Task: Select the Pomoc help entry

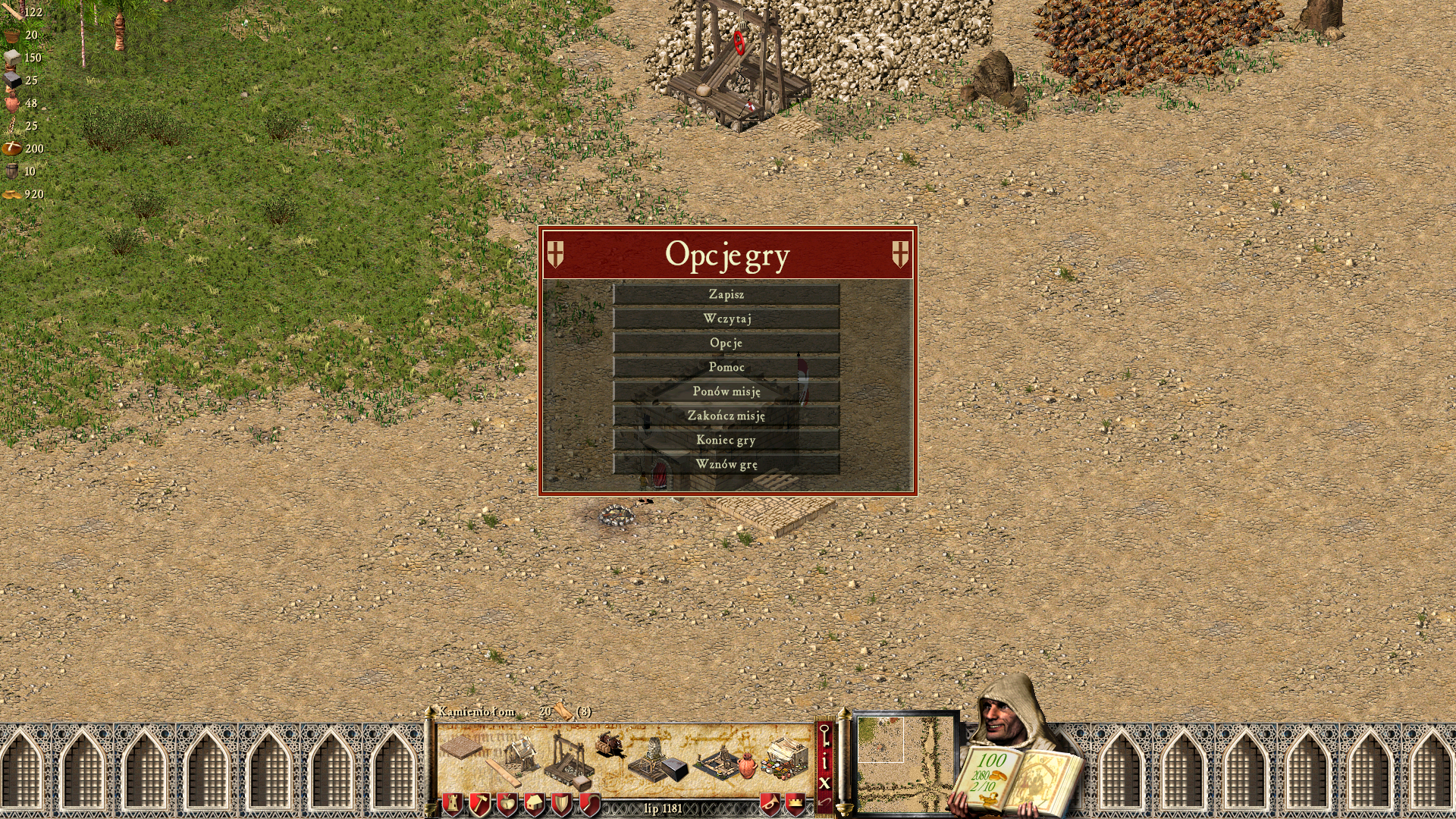Action: click(x=726, y=367)
